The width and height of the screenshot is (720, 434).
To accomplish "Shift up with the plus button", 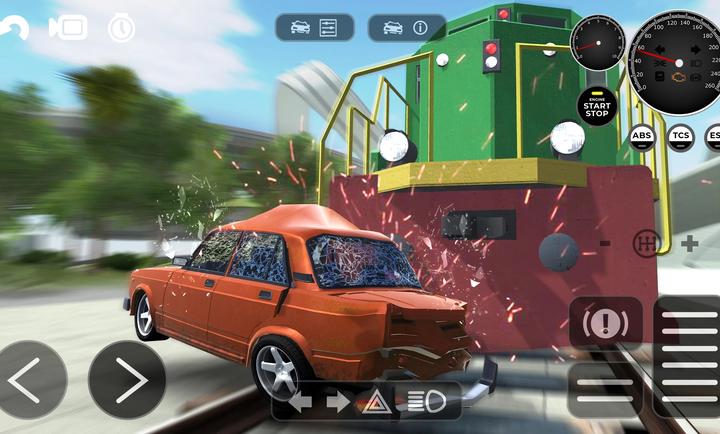I will (x=689, y=243).
